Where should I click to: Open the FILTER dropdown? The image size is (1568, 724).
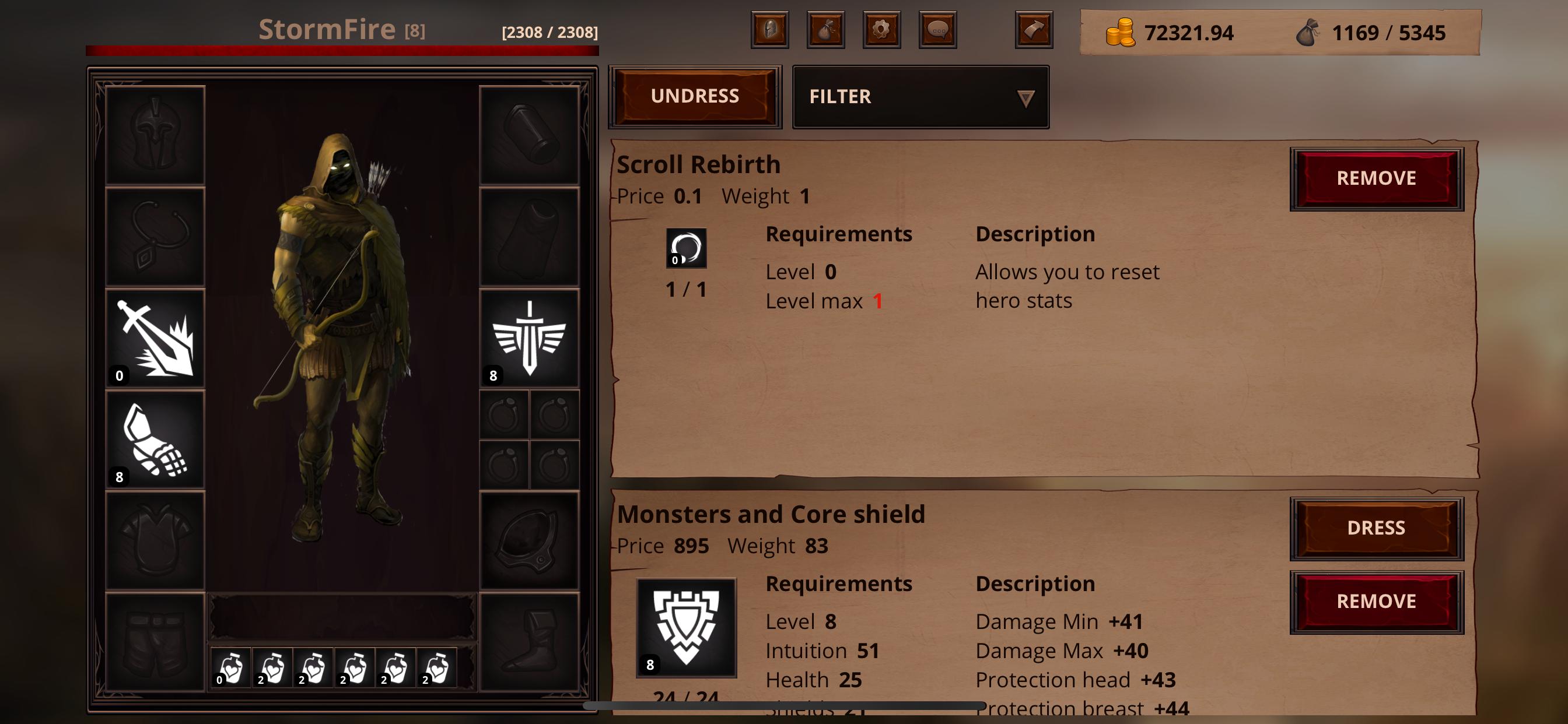(x=921, y=97)
